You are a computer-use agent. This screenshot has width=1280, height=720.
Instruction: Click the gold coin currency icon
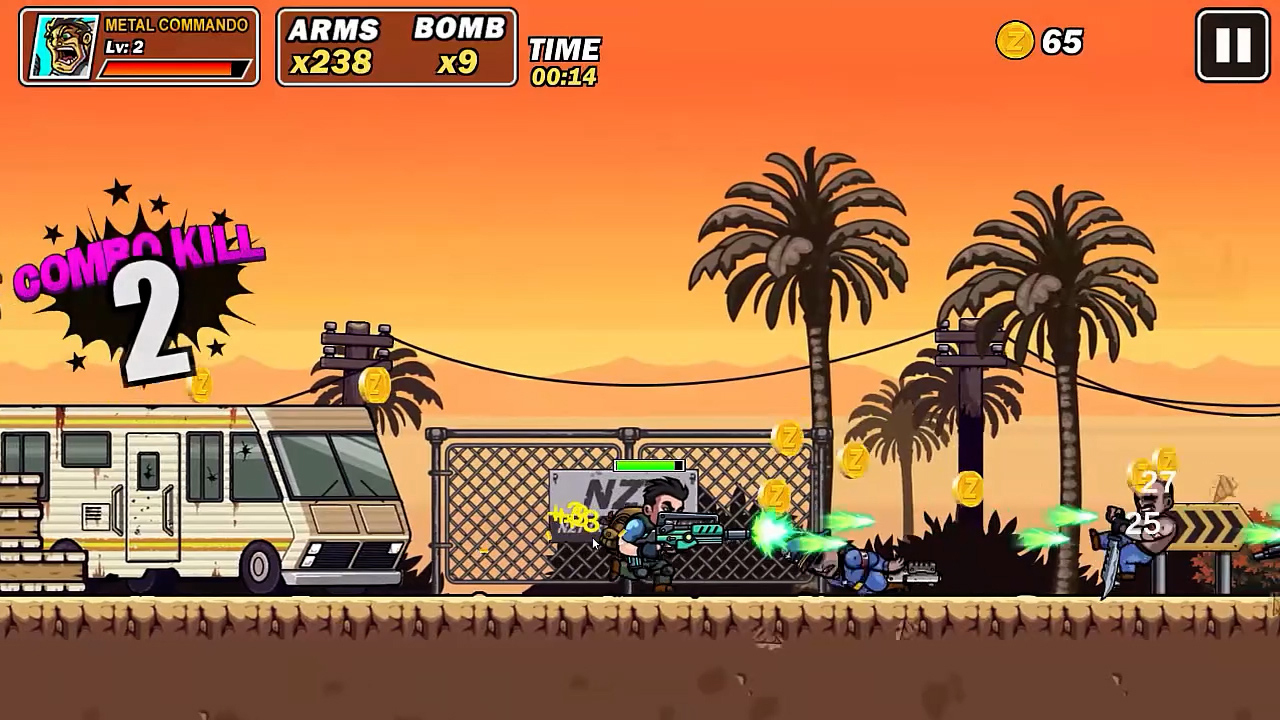coord(1015,43)
